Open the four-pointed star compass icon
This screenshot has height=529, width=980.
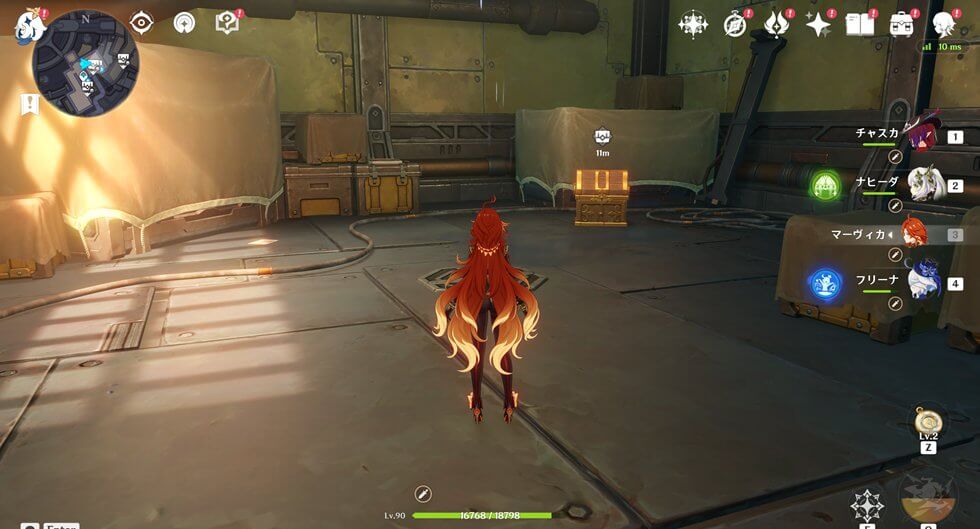[693, 24]
